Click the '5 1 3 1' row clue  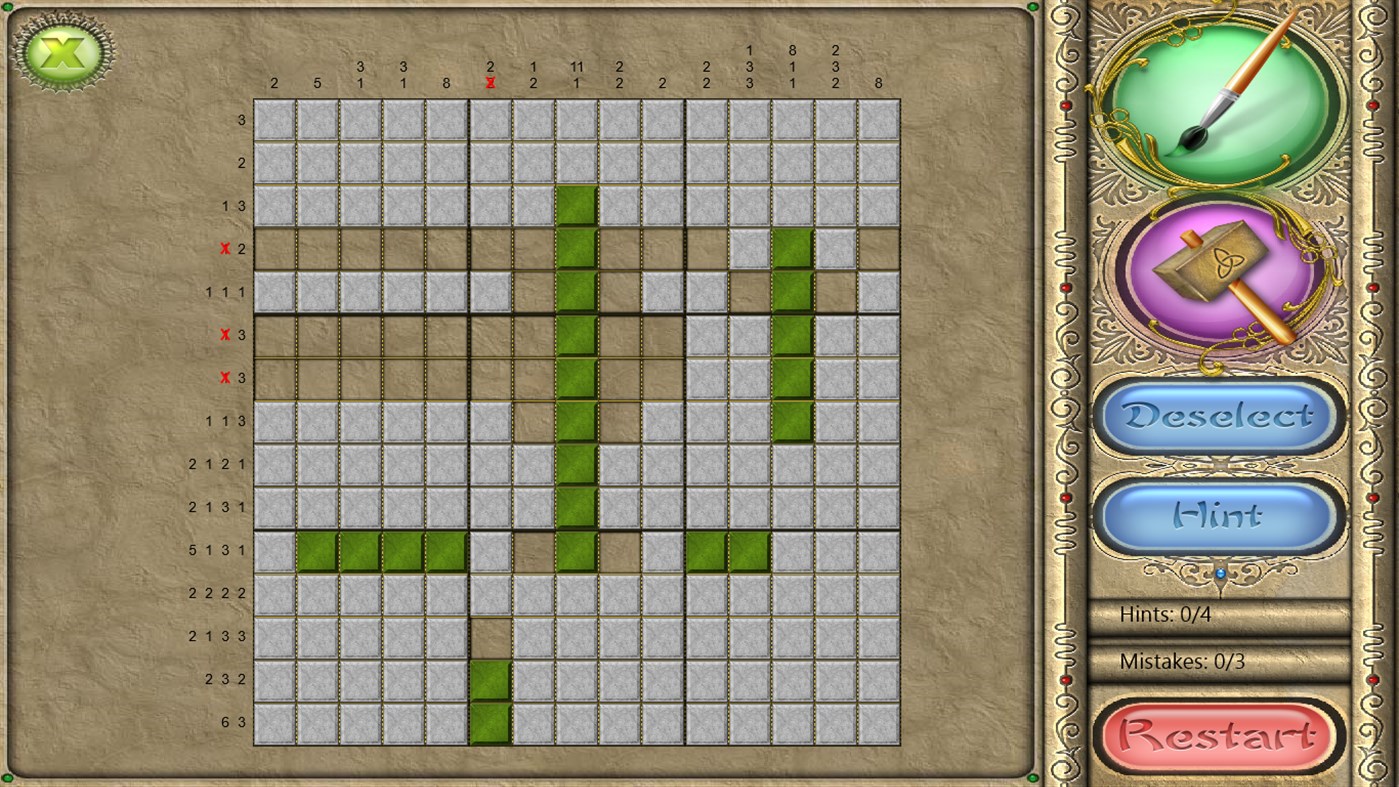pyautogui.click(x=218, y=549)
